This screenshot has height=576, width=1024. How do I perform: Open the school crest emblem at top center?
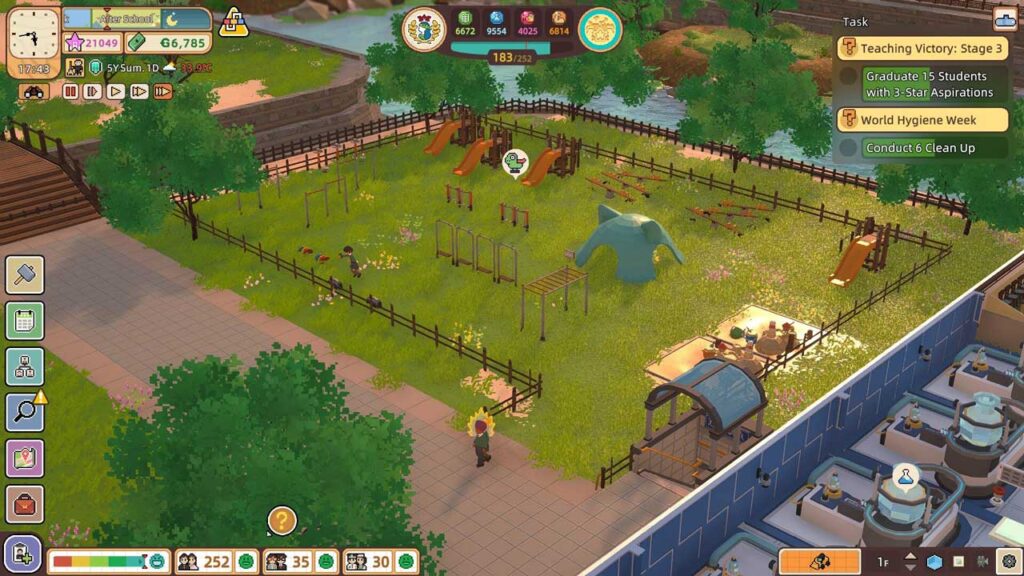(423, 30)
